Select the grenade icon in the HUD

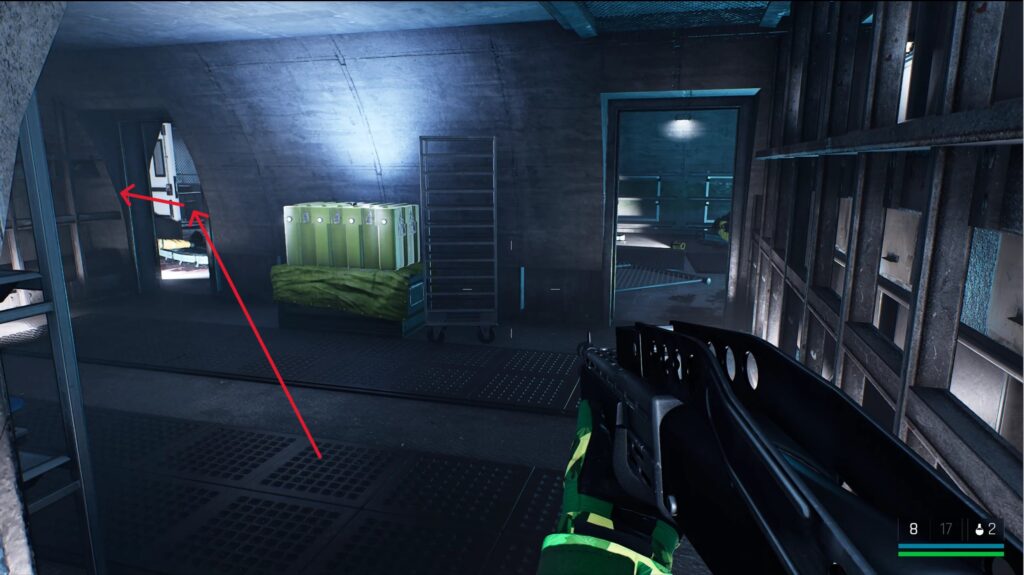[978, 530]
